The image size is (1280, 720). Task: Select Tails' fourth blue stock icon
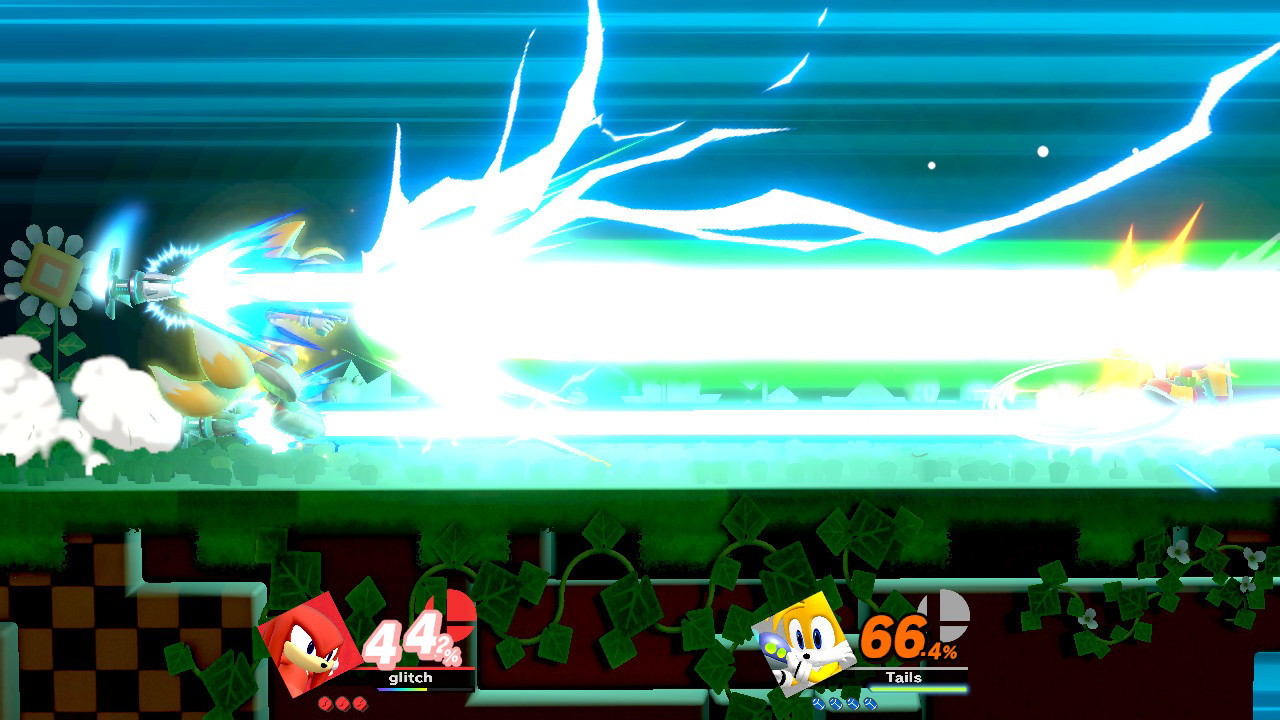(869, 703)
